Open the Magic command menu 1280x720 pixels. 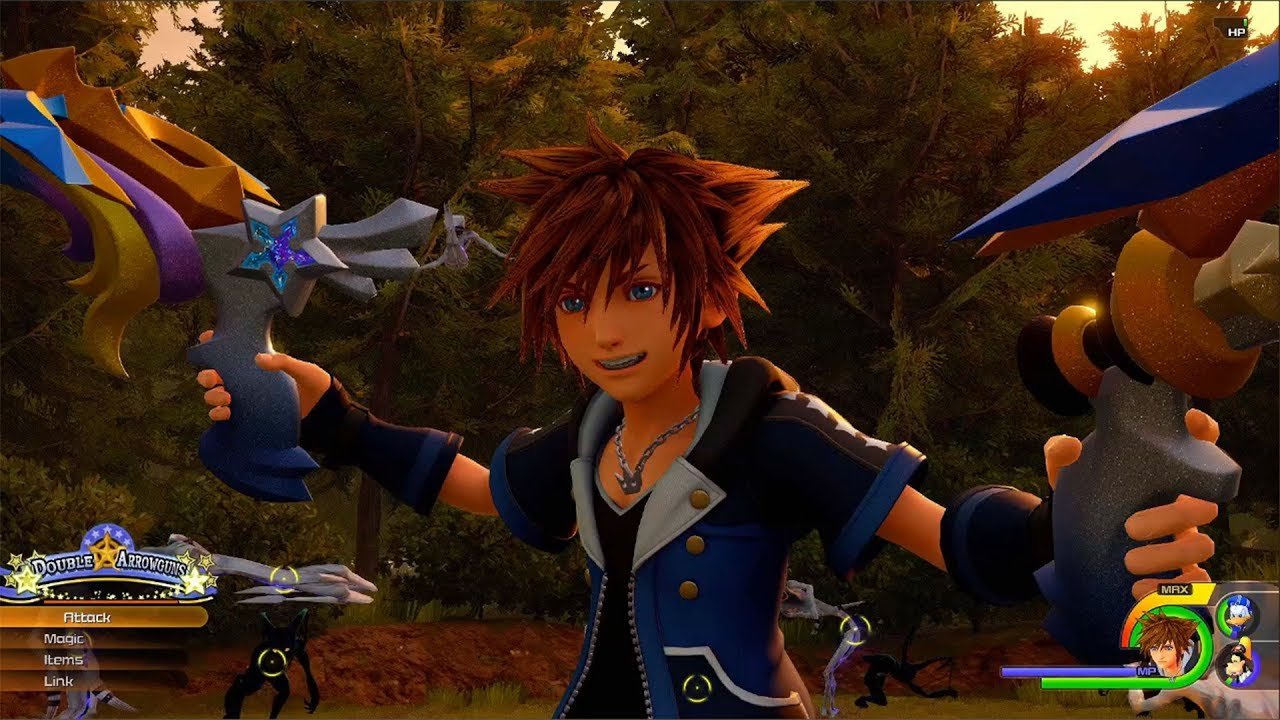point(64,639)
